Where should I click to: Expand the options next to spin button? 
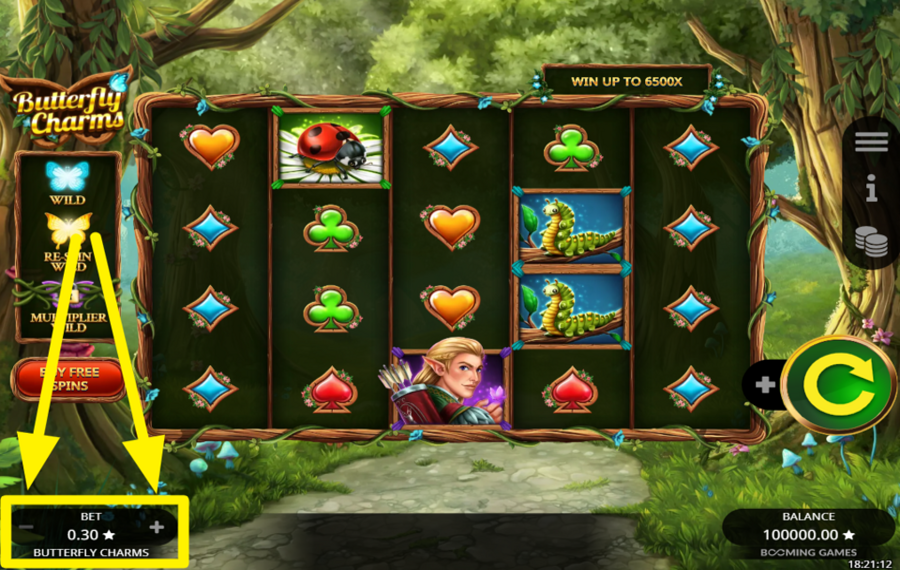pyautogui.click(x=765, y=385)
